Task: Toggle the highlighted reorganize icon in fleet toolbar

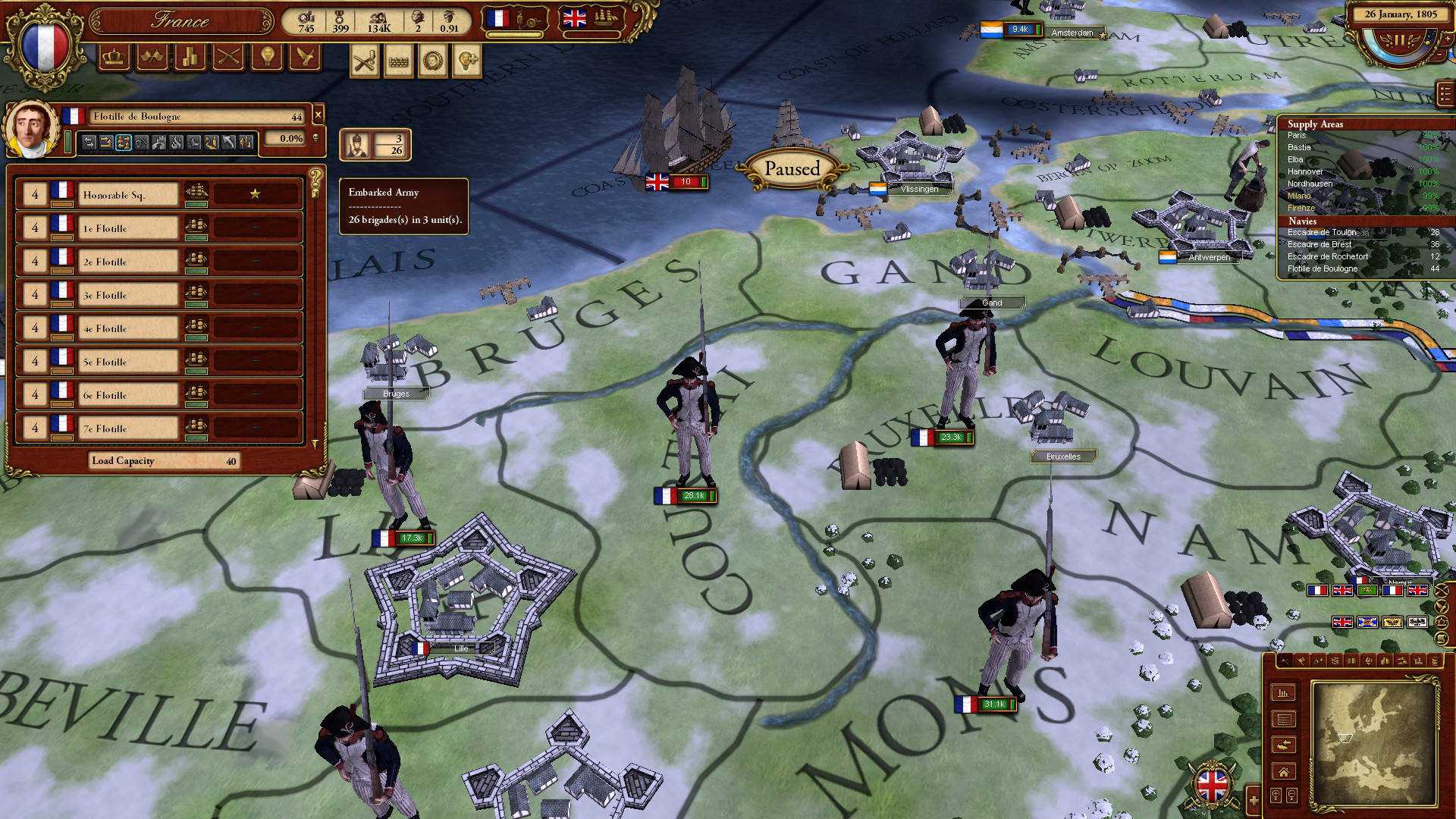Action: click(123, 141)
